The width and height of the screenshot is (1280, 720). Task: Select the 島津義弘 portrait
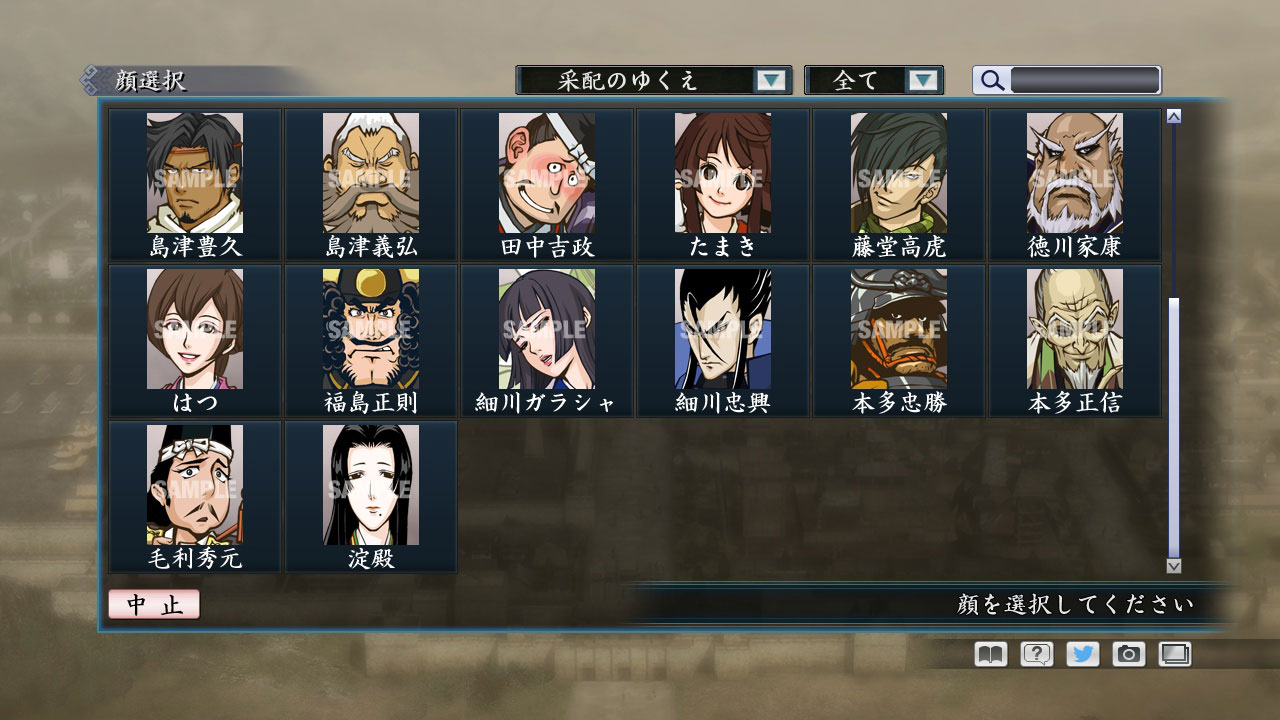click(370, 175)
